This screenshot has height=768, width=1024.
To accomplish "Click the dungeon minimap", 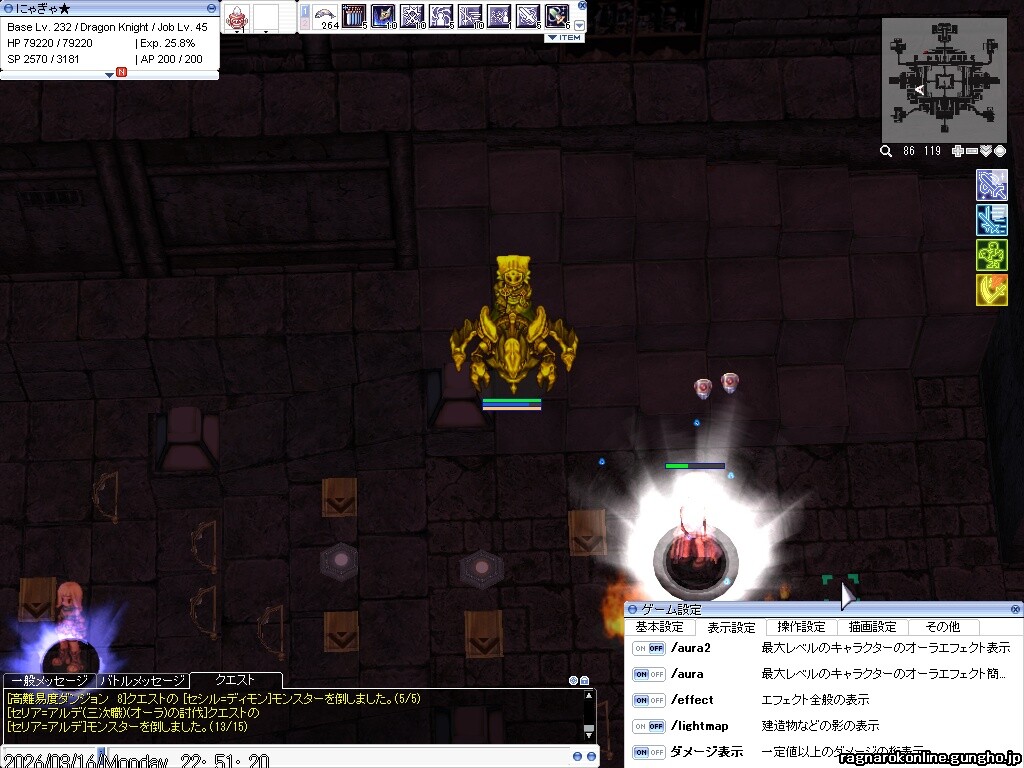I will click(943, 80).
